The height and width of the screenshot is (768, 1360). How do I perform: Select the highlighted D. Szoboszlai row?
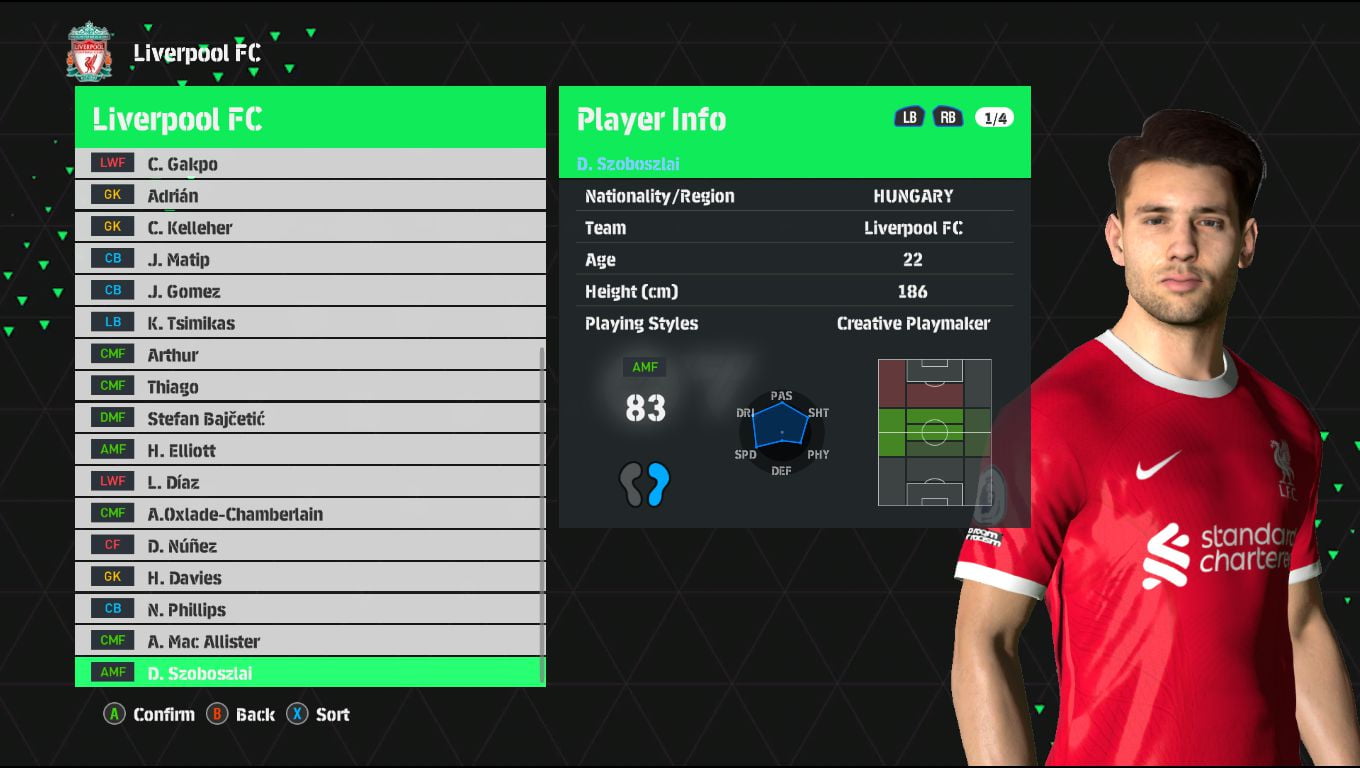coord(310,673)
